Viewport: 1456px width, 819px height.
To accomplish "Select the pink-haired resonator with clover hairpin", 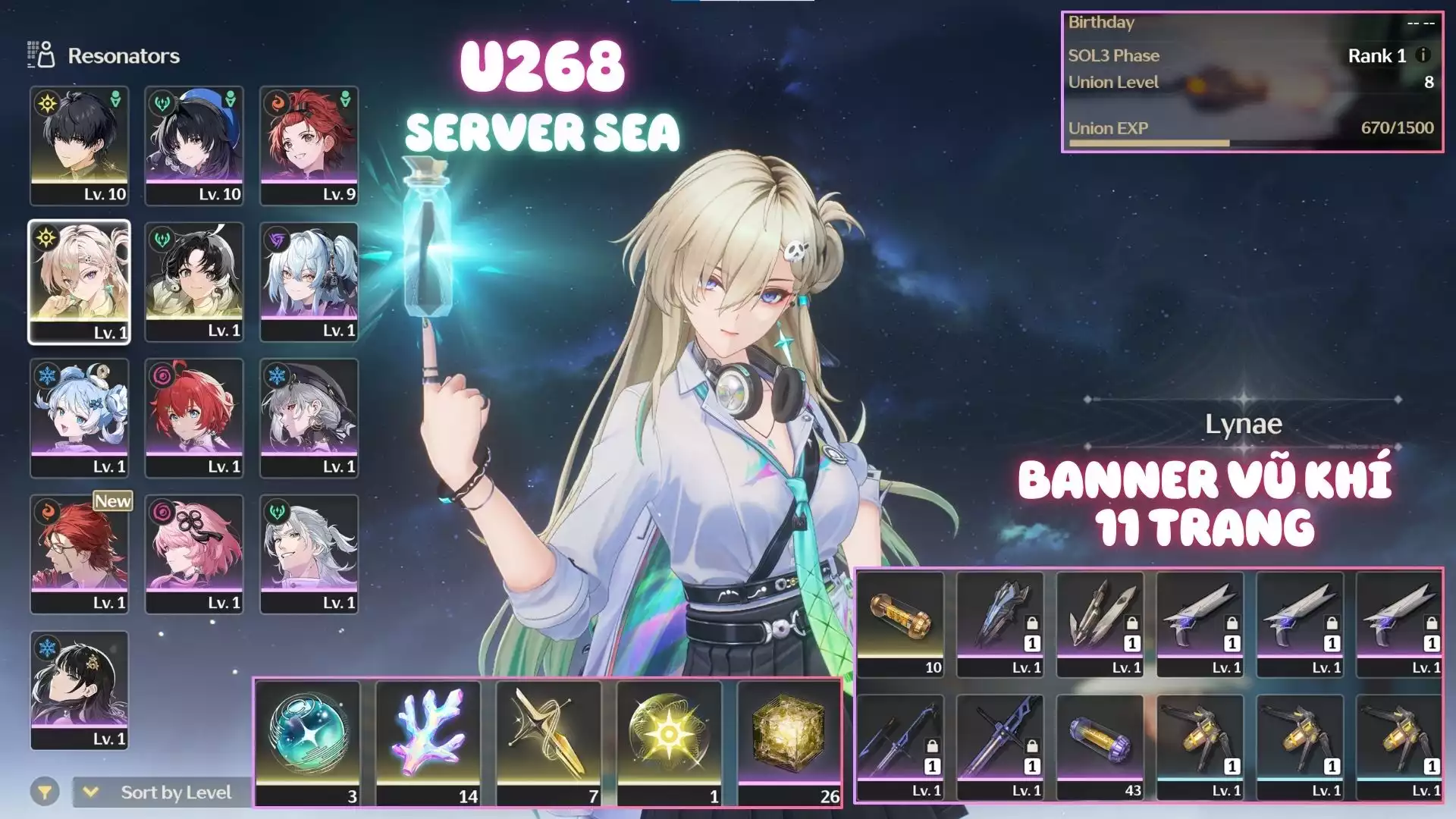I will click(194, 554).
